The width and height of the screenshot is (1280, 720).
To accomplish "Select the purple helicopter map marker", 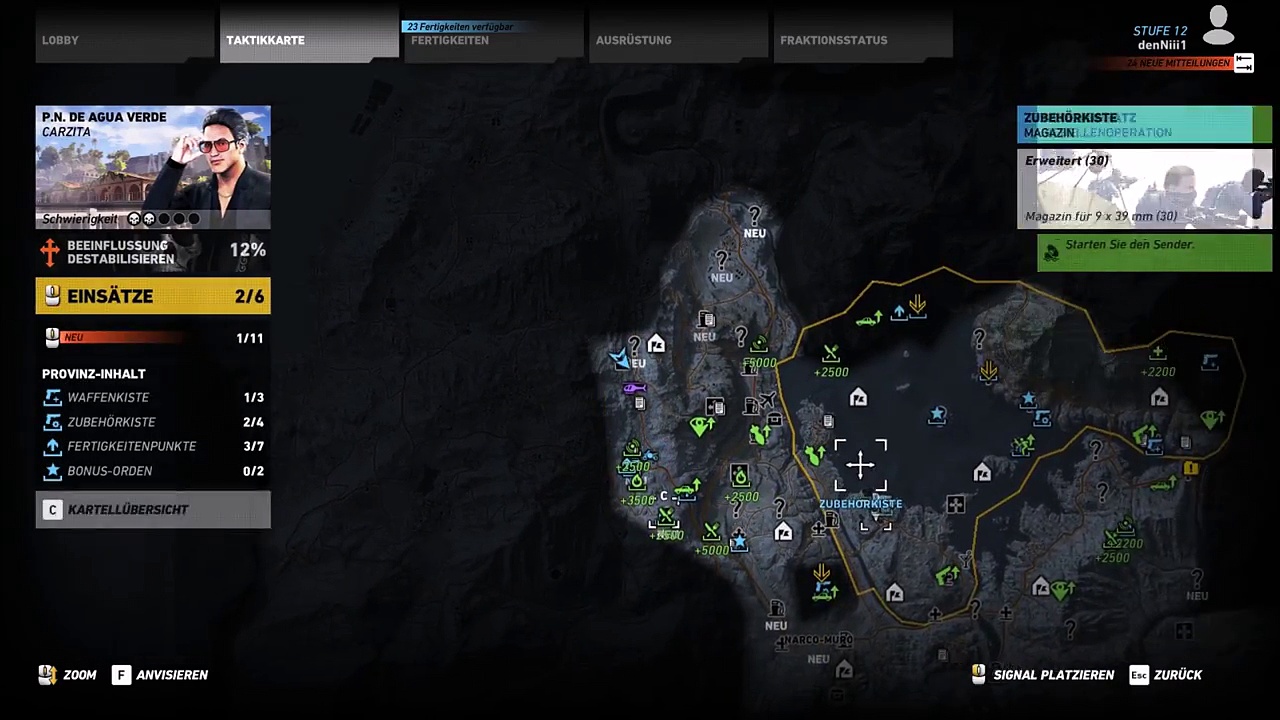I will point(635,388).
